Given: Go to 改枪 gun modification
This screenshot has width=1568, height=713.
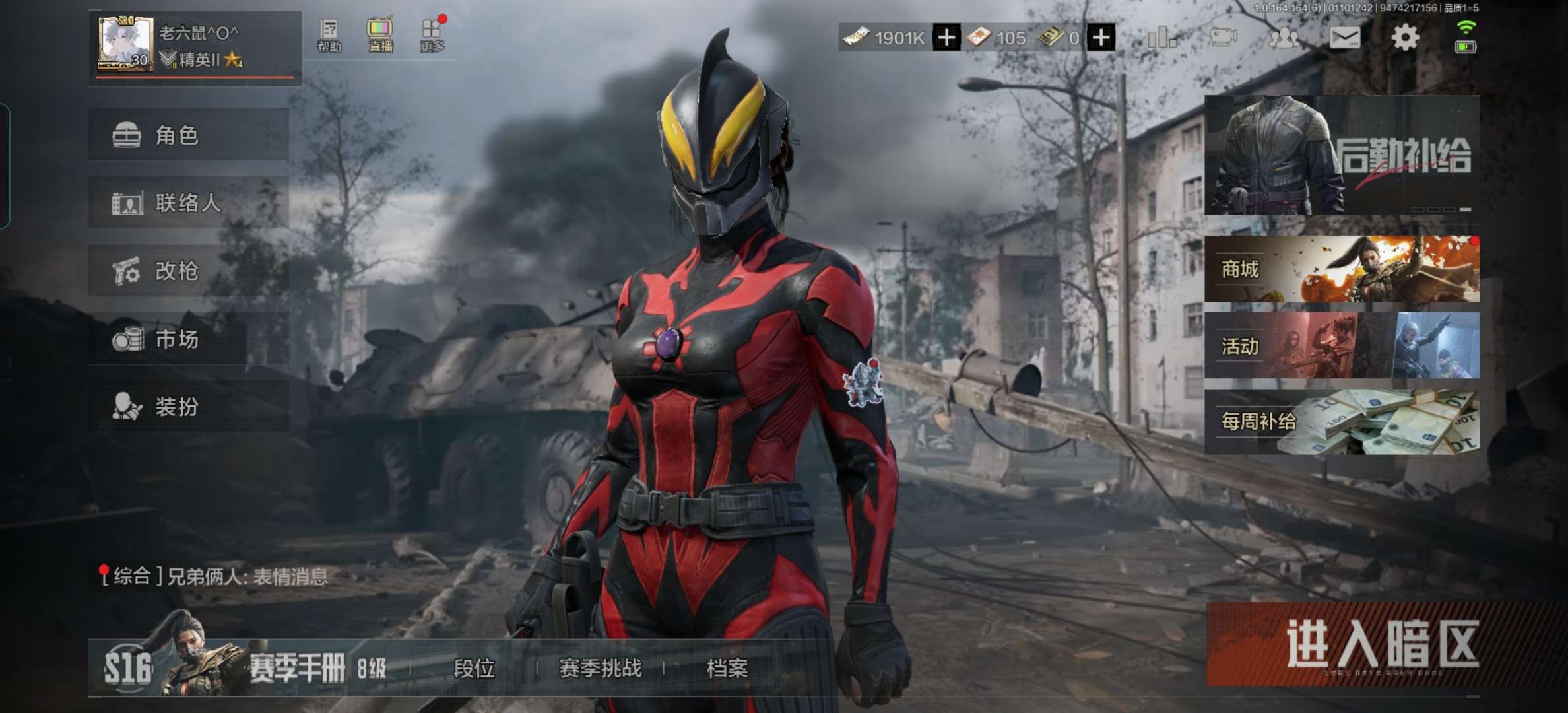Looking at the screenshot, I should 189,271.
